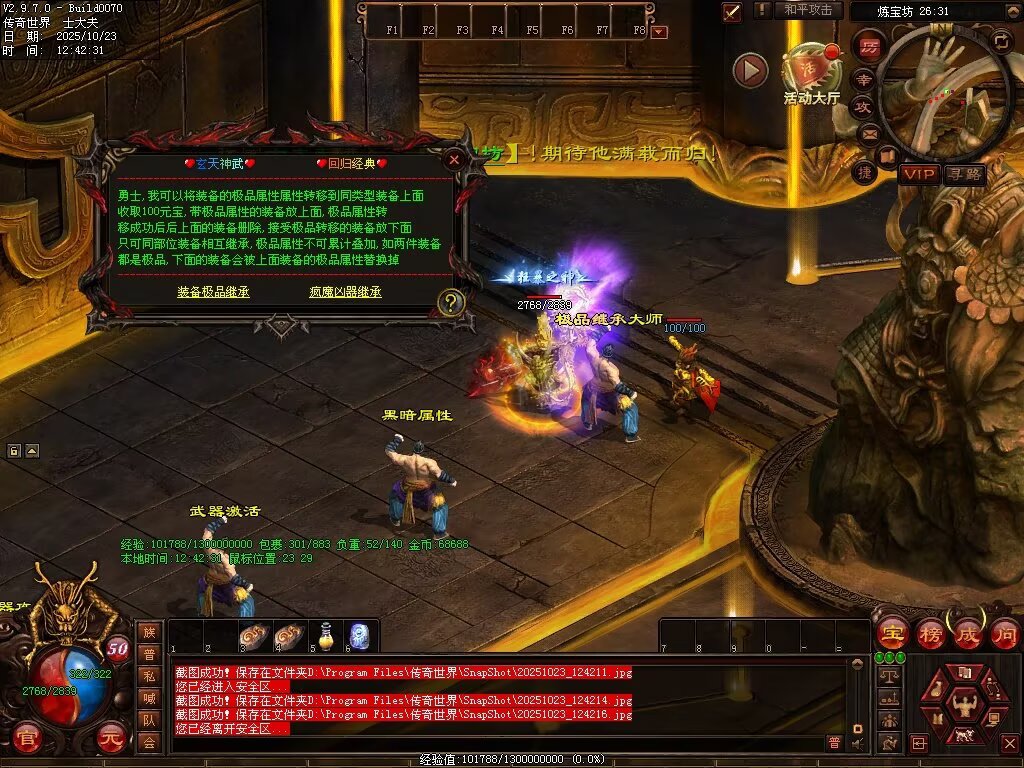Image resolution: width=1024 pixels, height=768 pixels.
Task: Use the blue rune stone in slot 6
Action: (359, 635)
